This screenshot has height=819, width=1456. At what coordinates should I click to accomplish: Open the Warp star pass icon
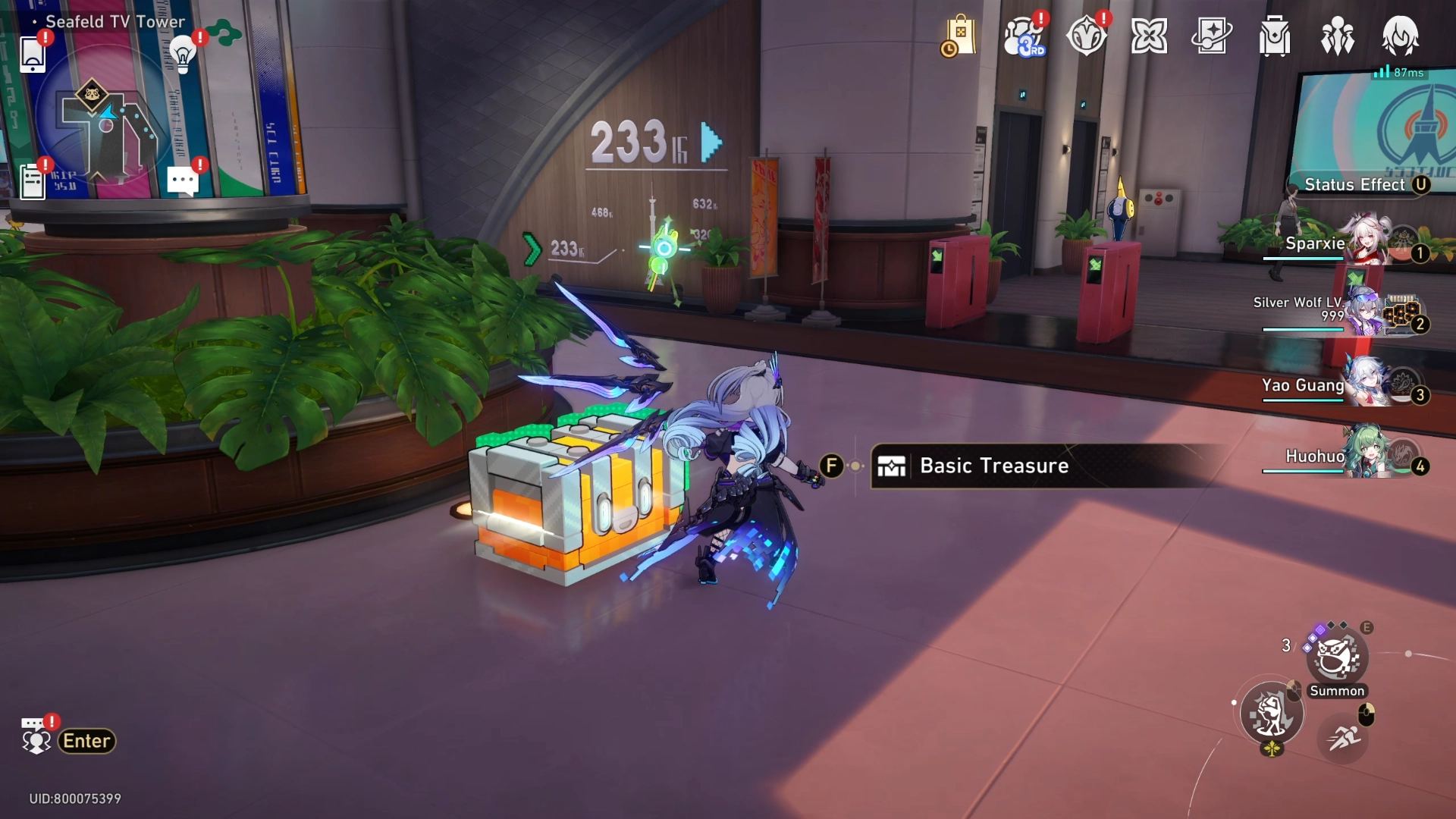pyautogui.click(x=1212, y=36)
